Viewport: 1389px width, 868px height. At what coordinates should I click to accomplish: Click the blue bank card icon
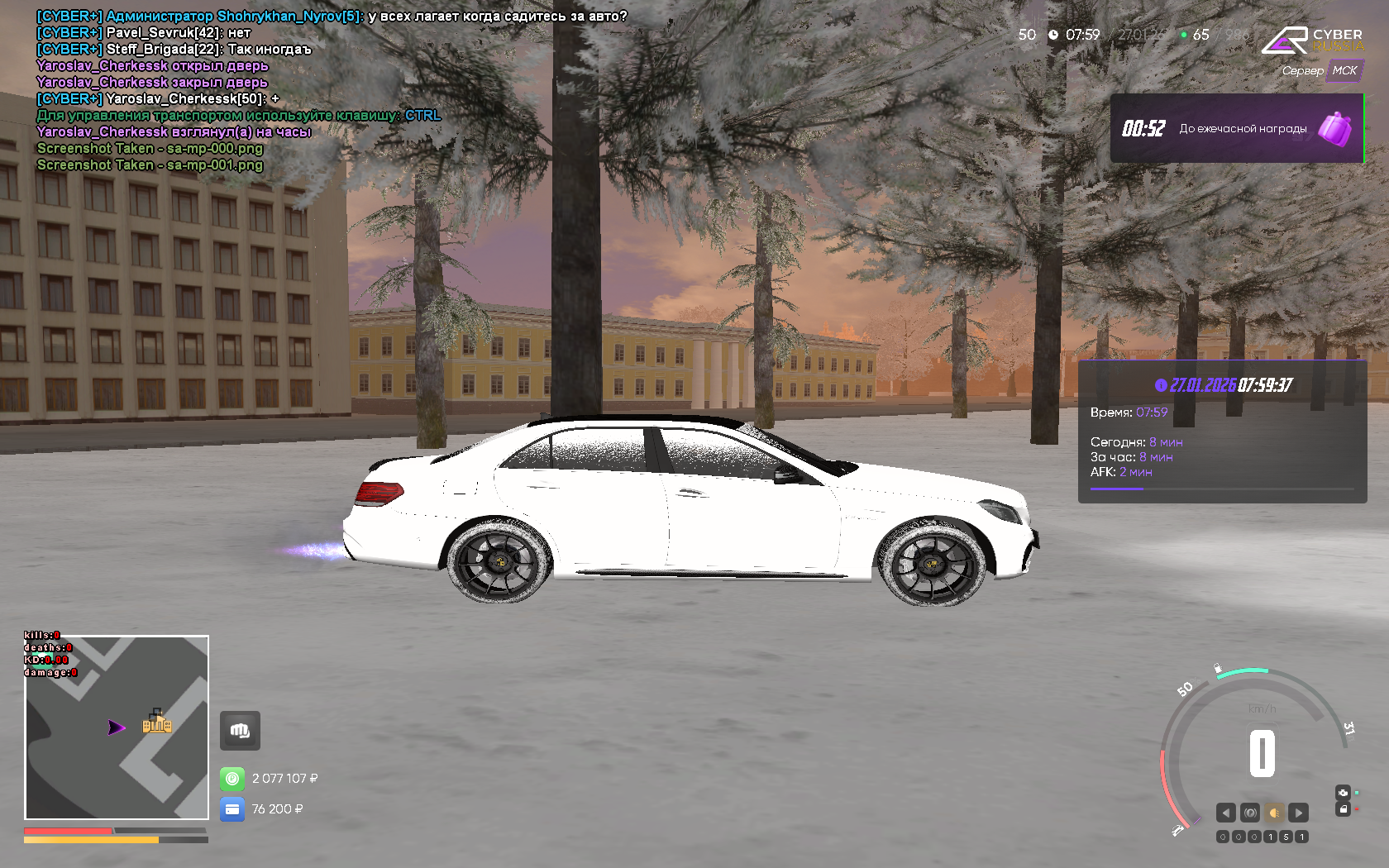click(x=232, y=809)
